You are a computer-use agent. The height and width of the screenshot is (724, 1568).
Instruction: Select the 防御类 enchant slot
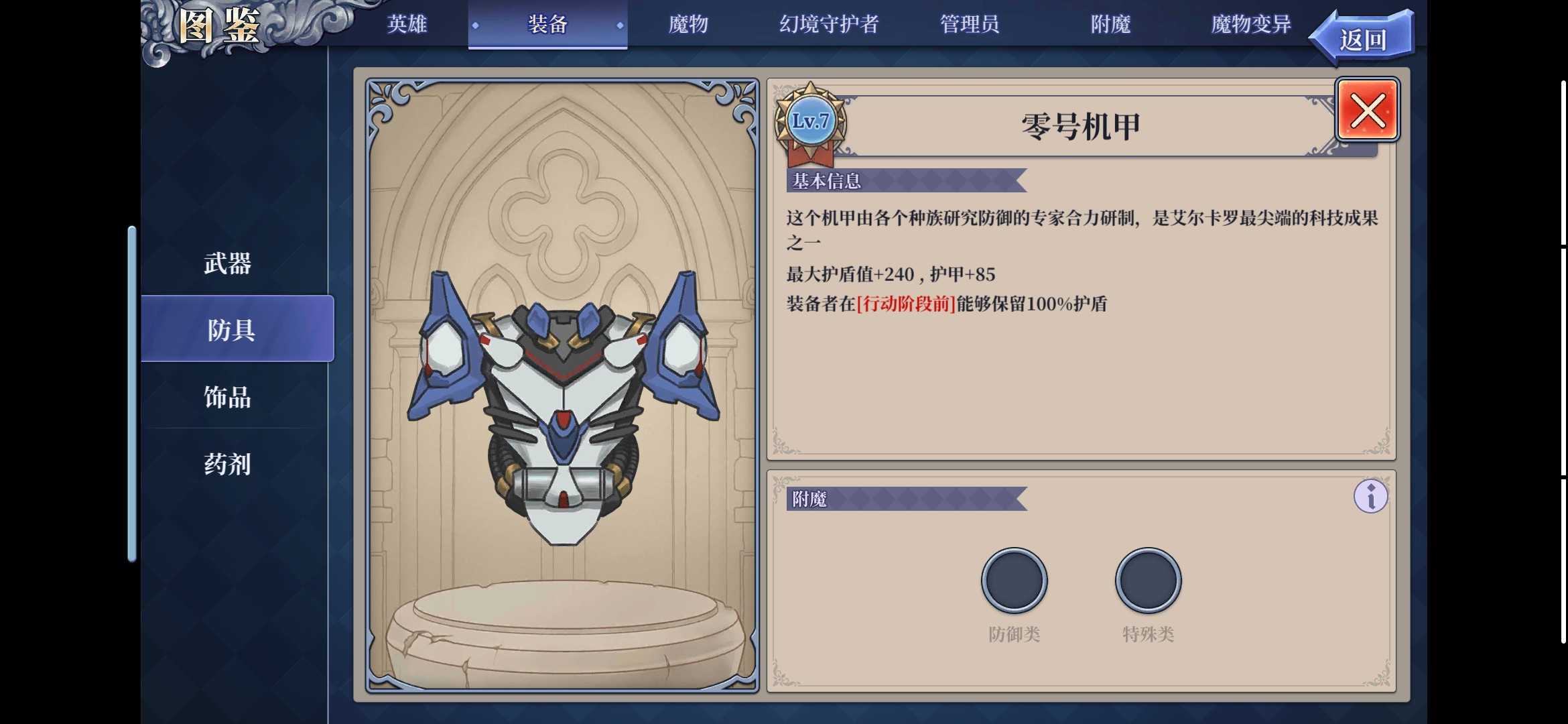coord(1014,581)
